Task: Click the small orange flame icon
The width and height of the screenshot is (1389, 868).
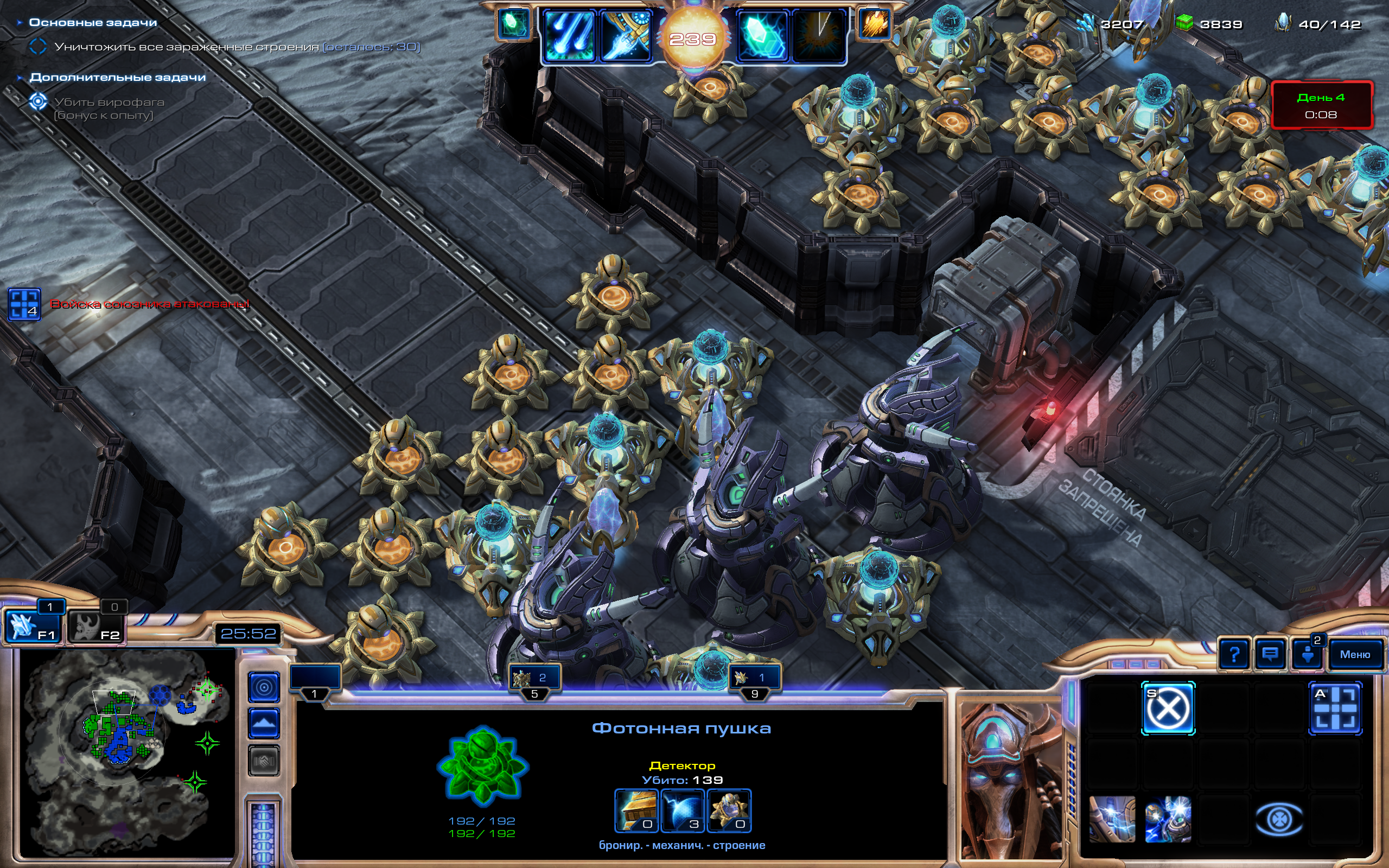Action: coord(874,24)
